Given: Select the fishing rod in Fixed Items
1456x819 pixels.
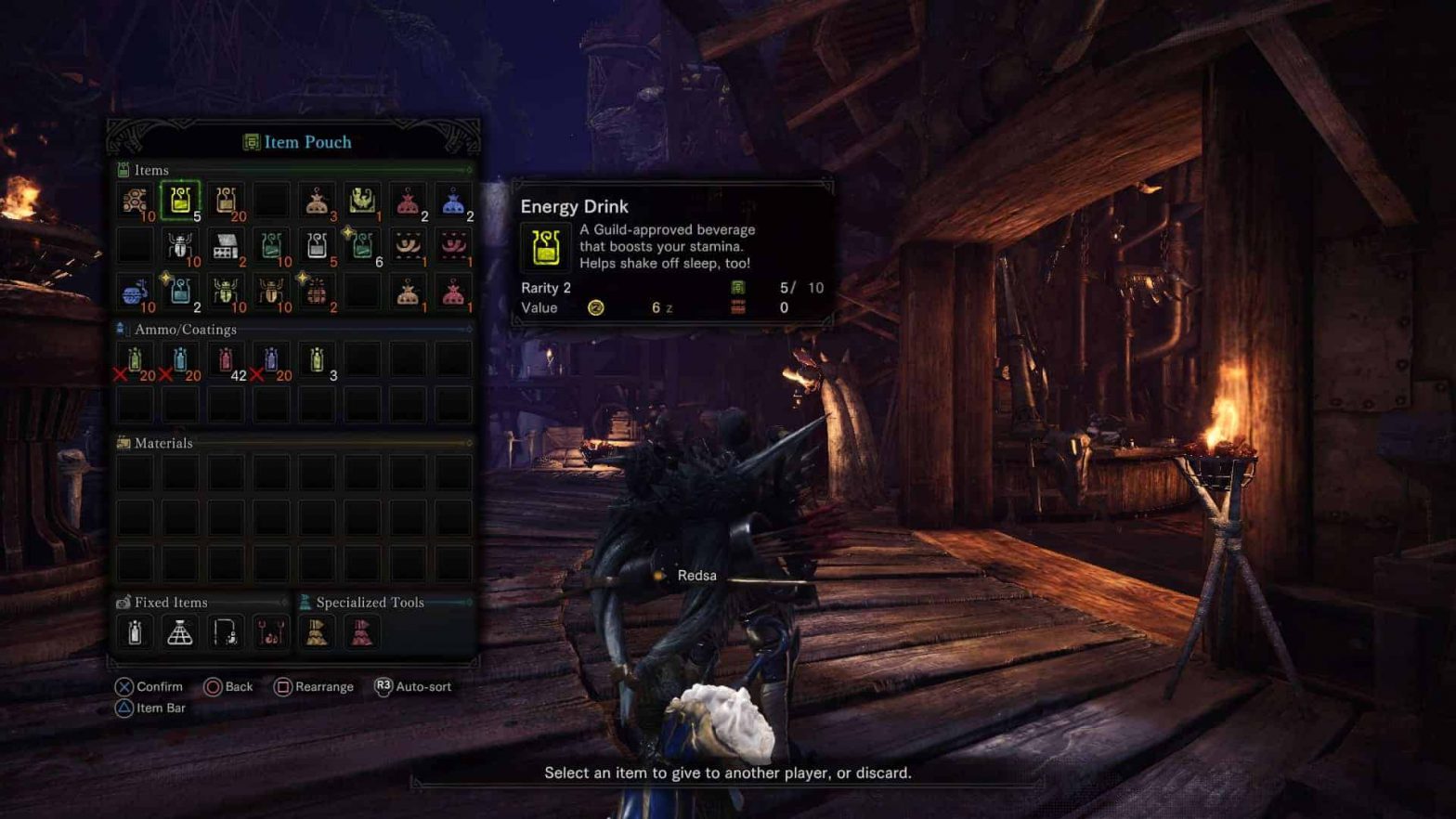Looking at the screenshot, I should click(226, 631).
